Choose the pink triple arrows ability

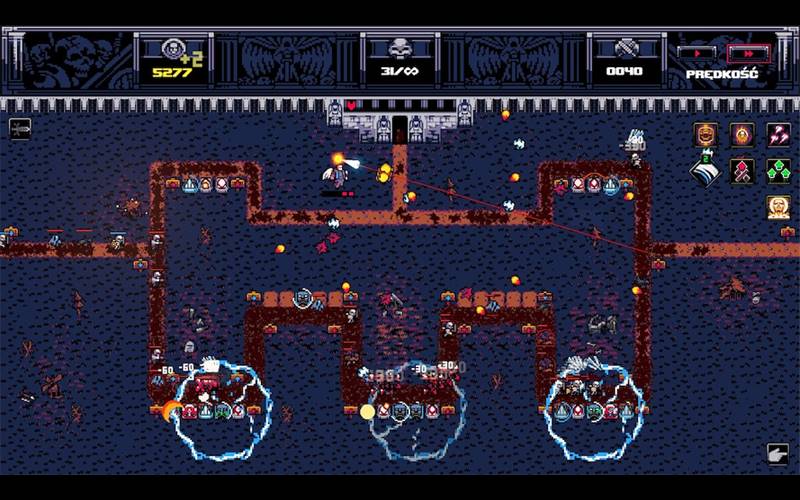(x=778, y=135)
